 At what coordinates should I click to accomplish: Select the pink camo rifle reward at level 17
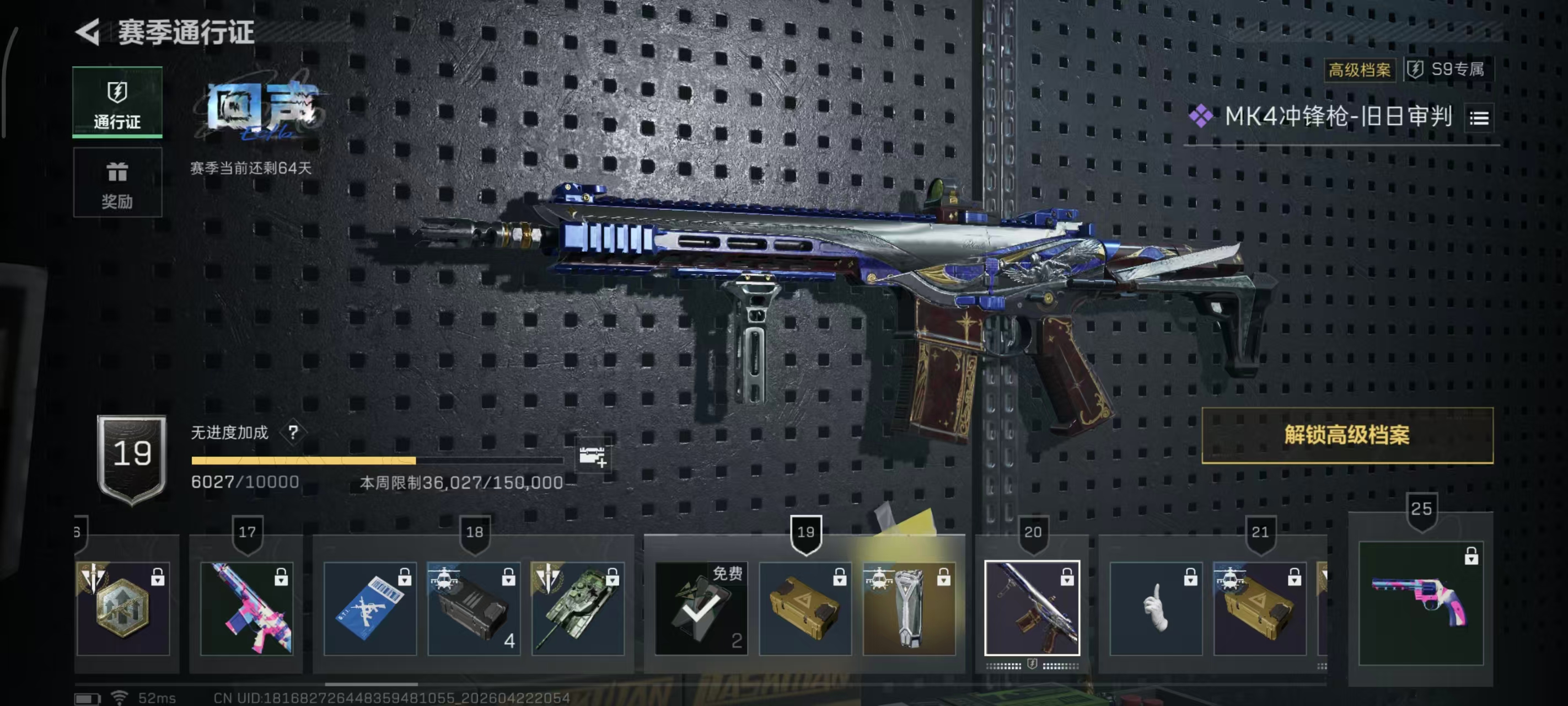pyautogui.click(x=246, y=608)
